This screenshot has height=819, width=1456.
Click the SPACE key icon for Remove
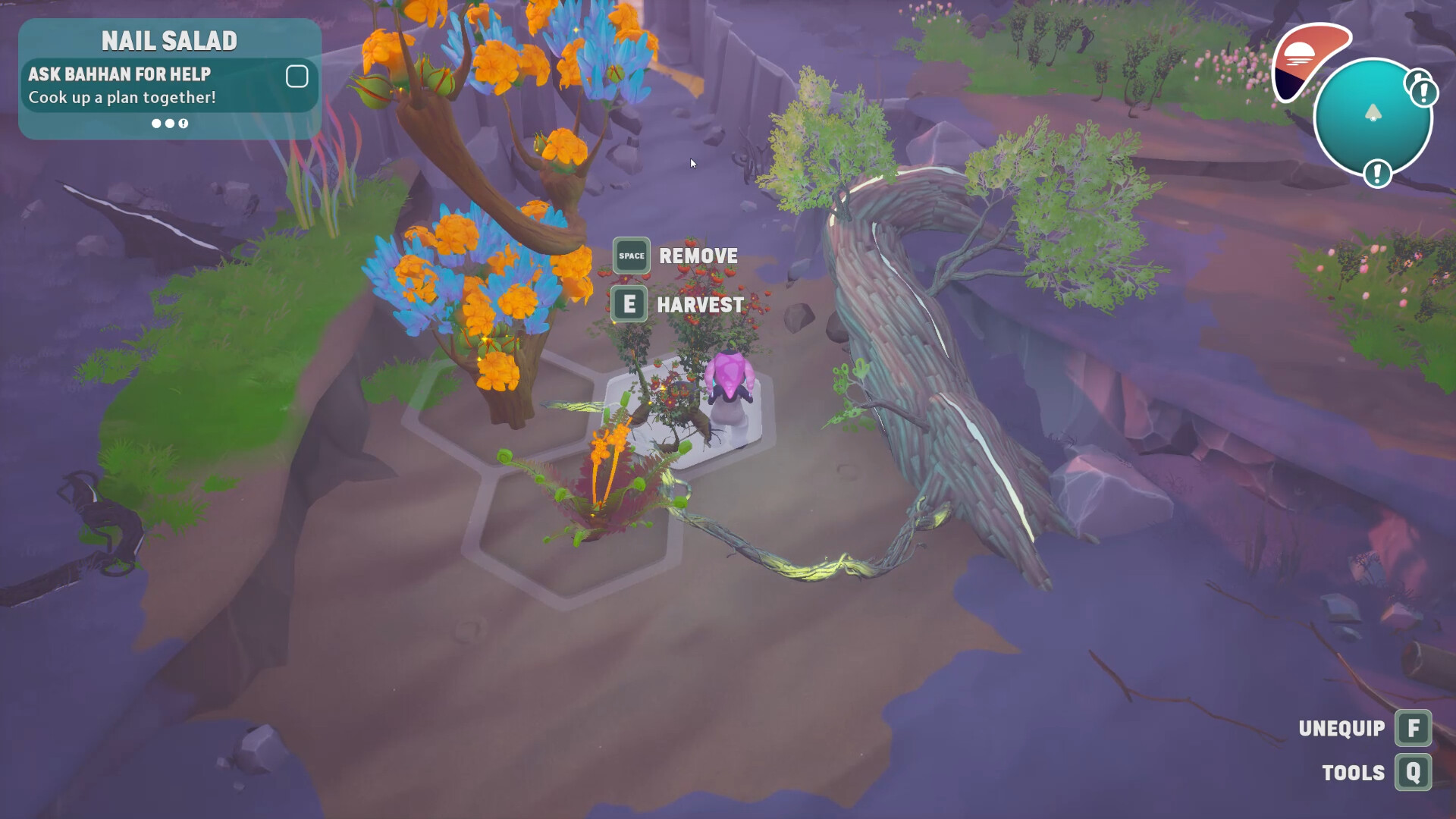[630, 256]
